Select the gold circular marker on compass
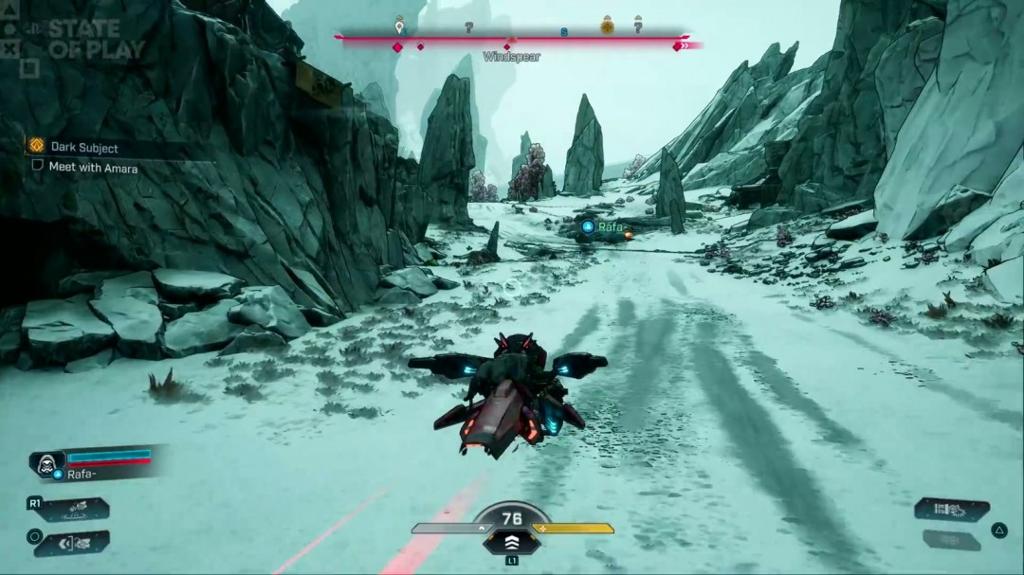The width and height of the screenshot is (1024, 575). tap(606, 25)
